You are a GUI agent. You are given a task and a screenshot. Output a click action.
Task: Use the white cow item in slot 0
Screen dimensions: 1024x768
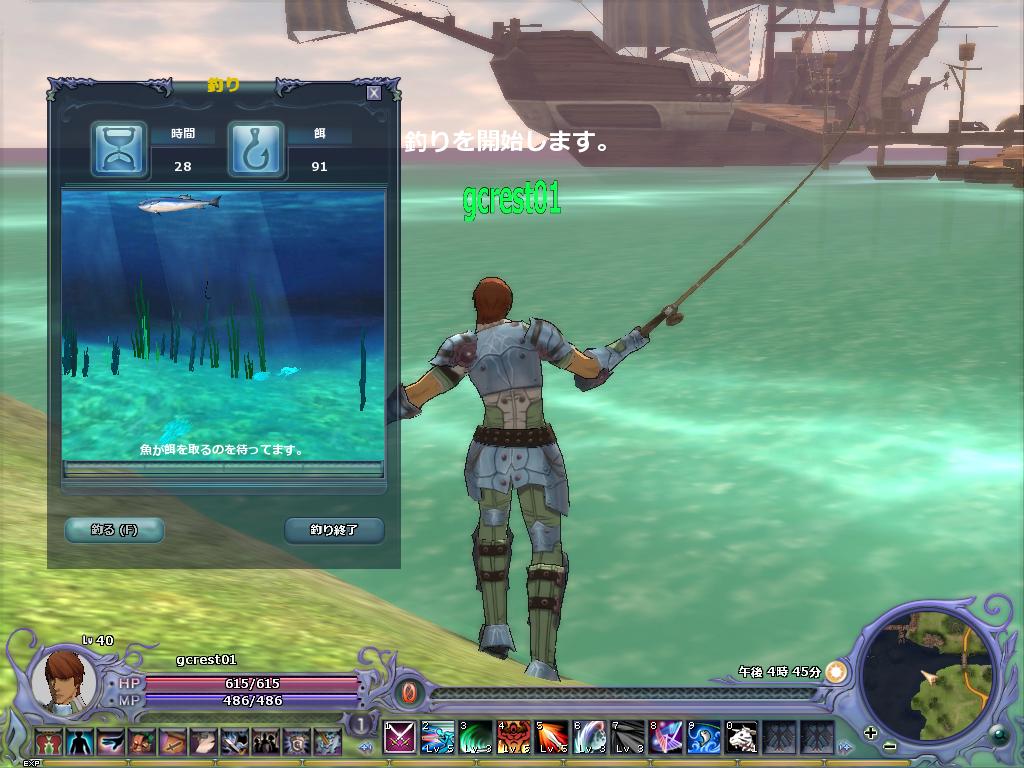742,738
